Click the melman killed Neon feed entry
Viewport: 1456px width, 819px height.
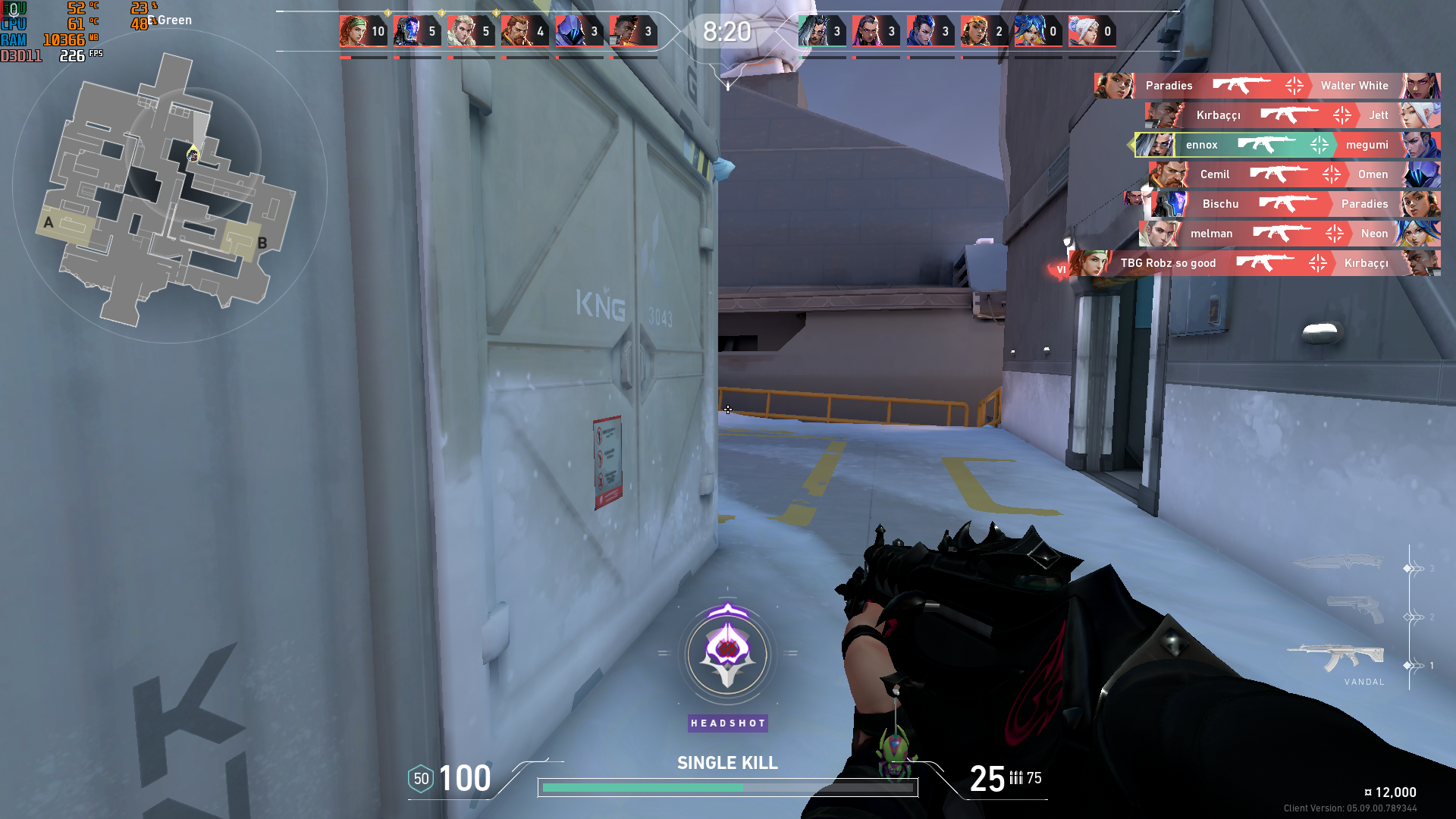pyautogui.click(x=1289, y=234)
